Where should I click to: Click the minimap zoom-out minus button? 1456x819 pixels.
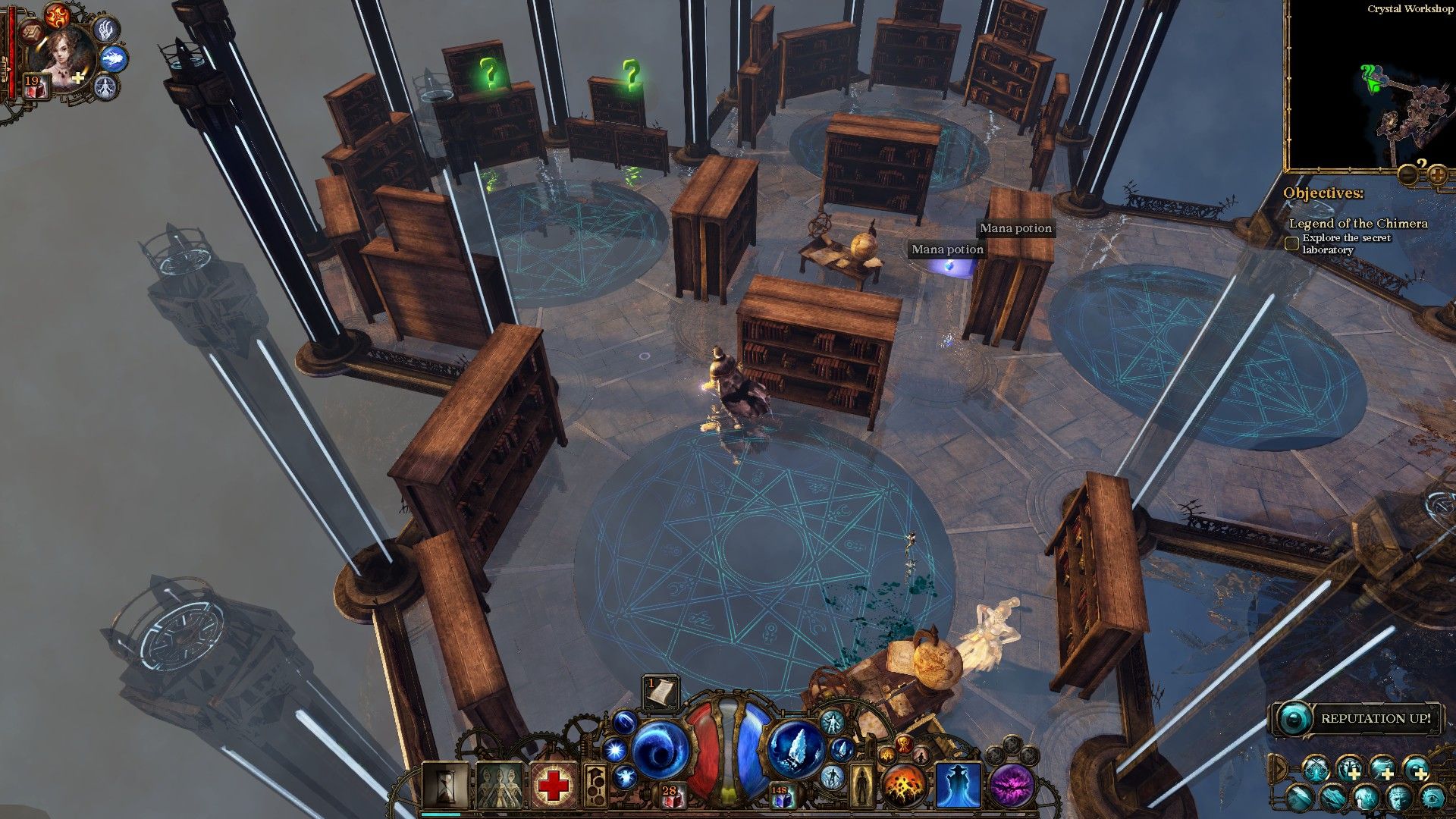[x=1409, y=174]
